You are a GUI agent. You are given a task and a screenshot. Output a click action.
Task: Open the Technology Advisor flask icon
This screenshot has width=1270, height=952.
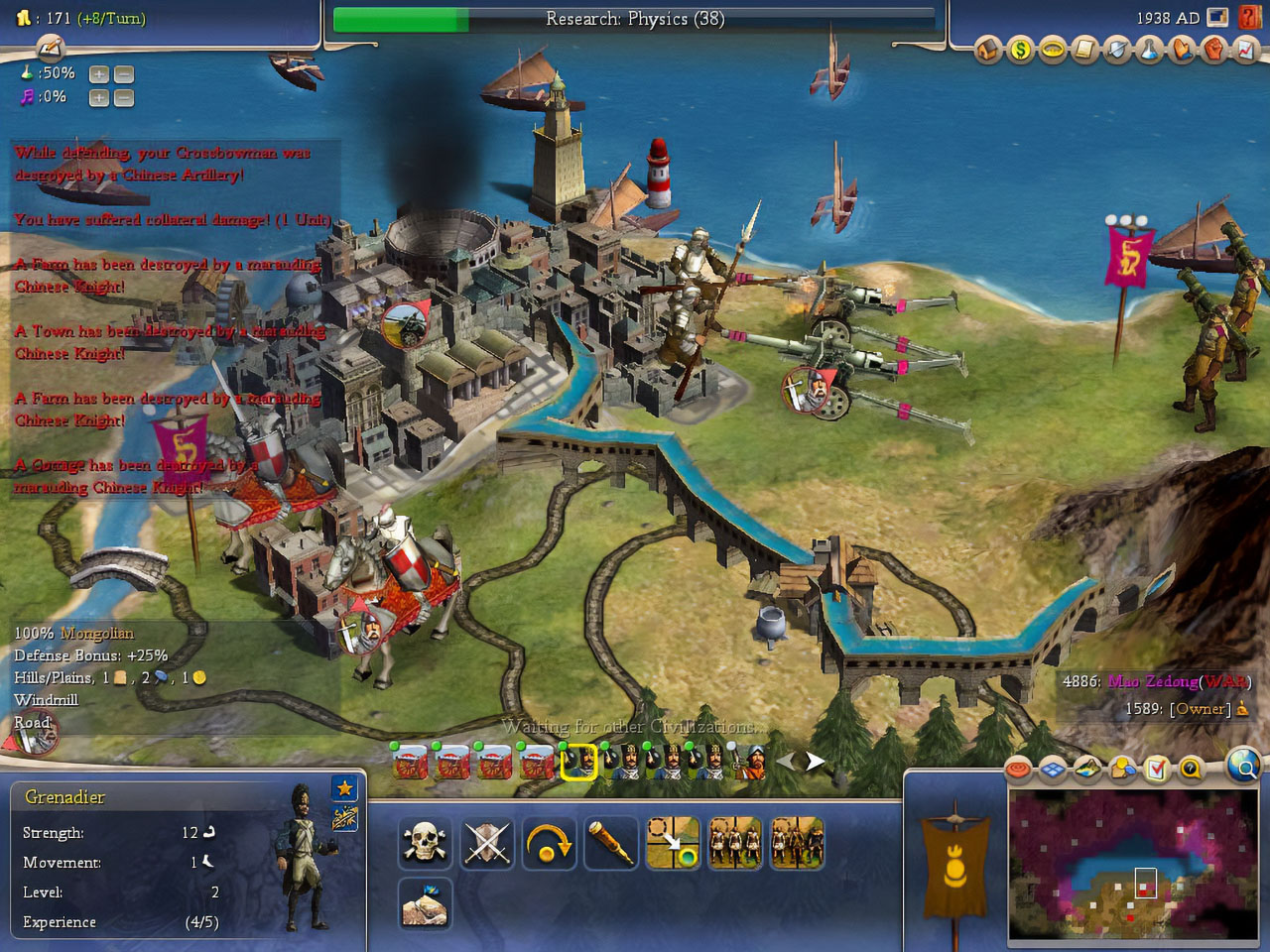1149,50
